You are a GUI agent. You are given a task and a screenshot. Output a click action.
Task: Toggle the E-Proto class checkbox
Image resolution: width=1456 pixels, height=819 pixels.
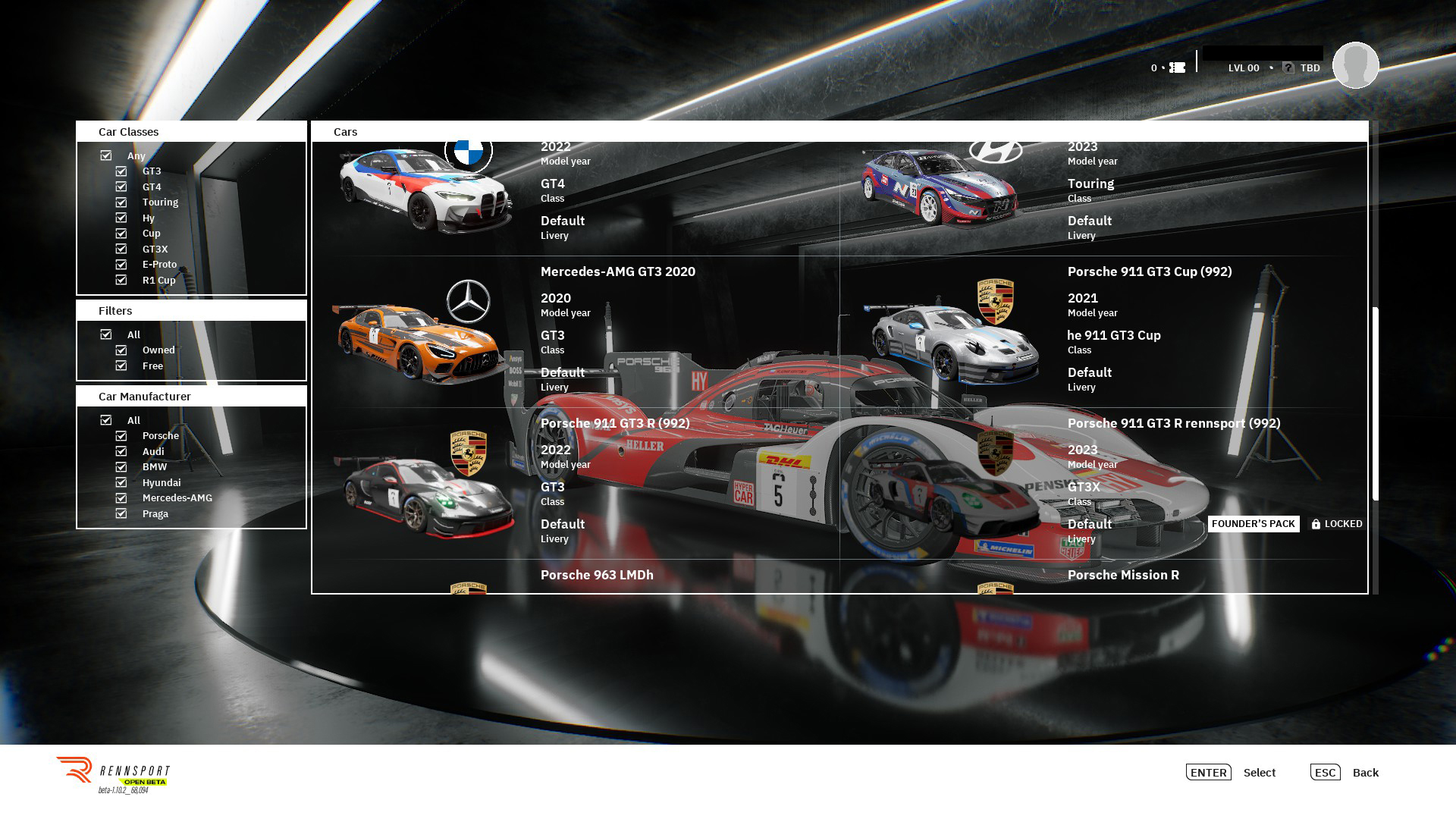tap(121, 265)
